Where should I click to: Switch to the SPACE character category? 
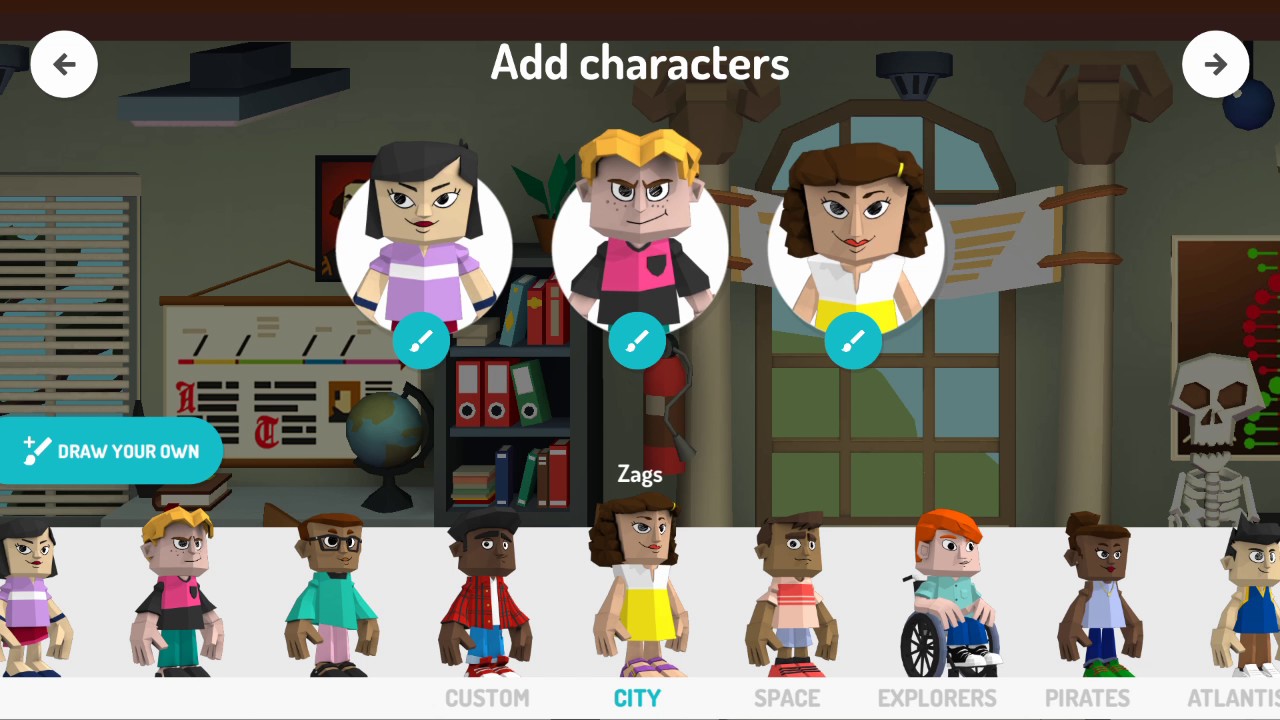[787, 698]
